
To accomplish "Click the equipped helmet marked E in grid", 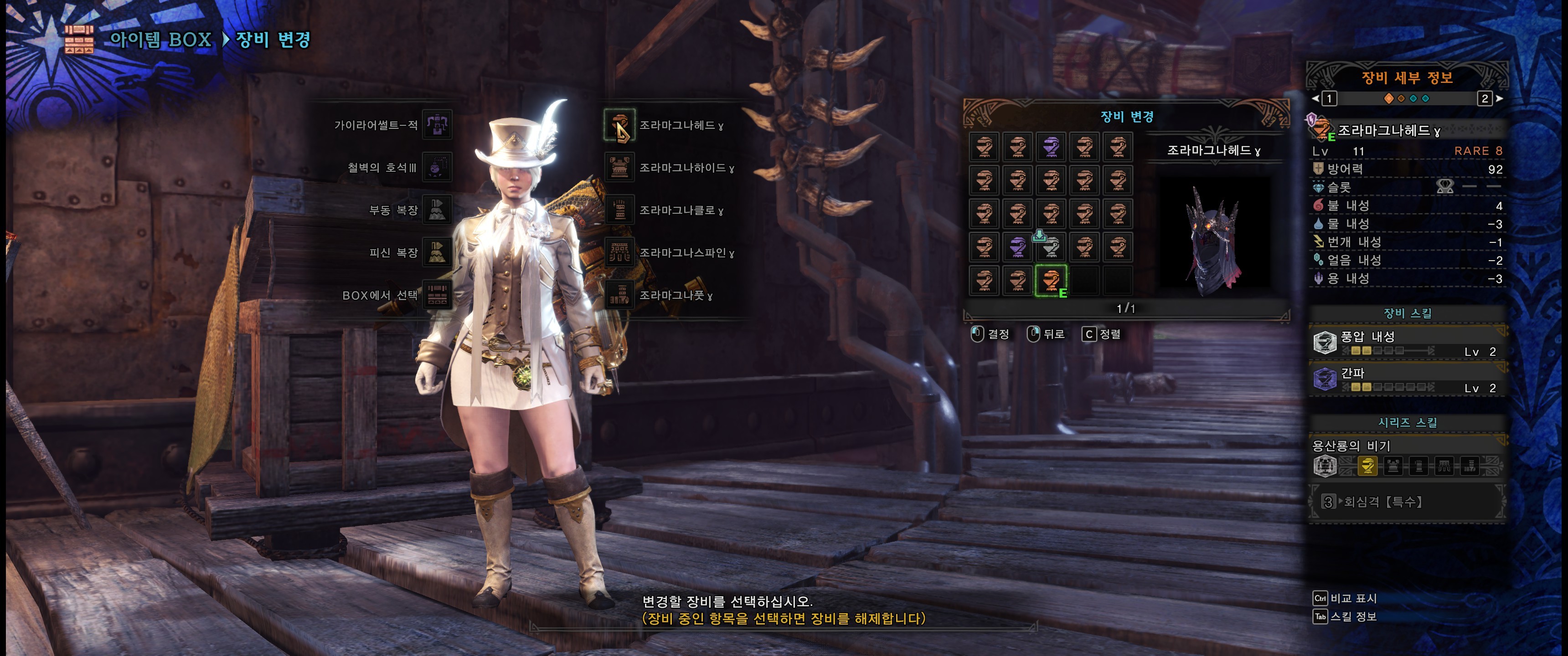I will click(1051, 281).
